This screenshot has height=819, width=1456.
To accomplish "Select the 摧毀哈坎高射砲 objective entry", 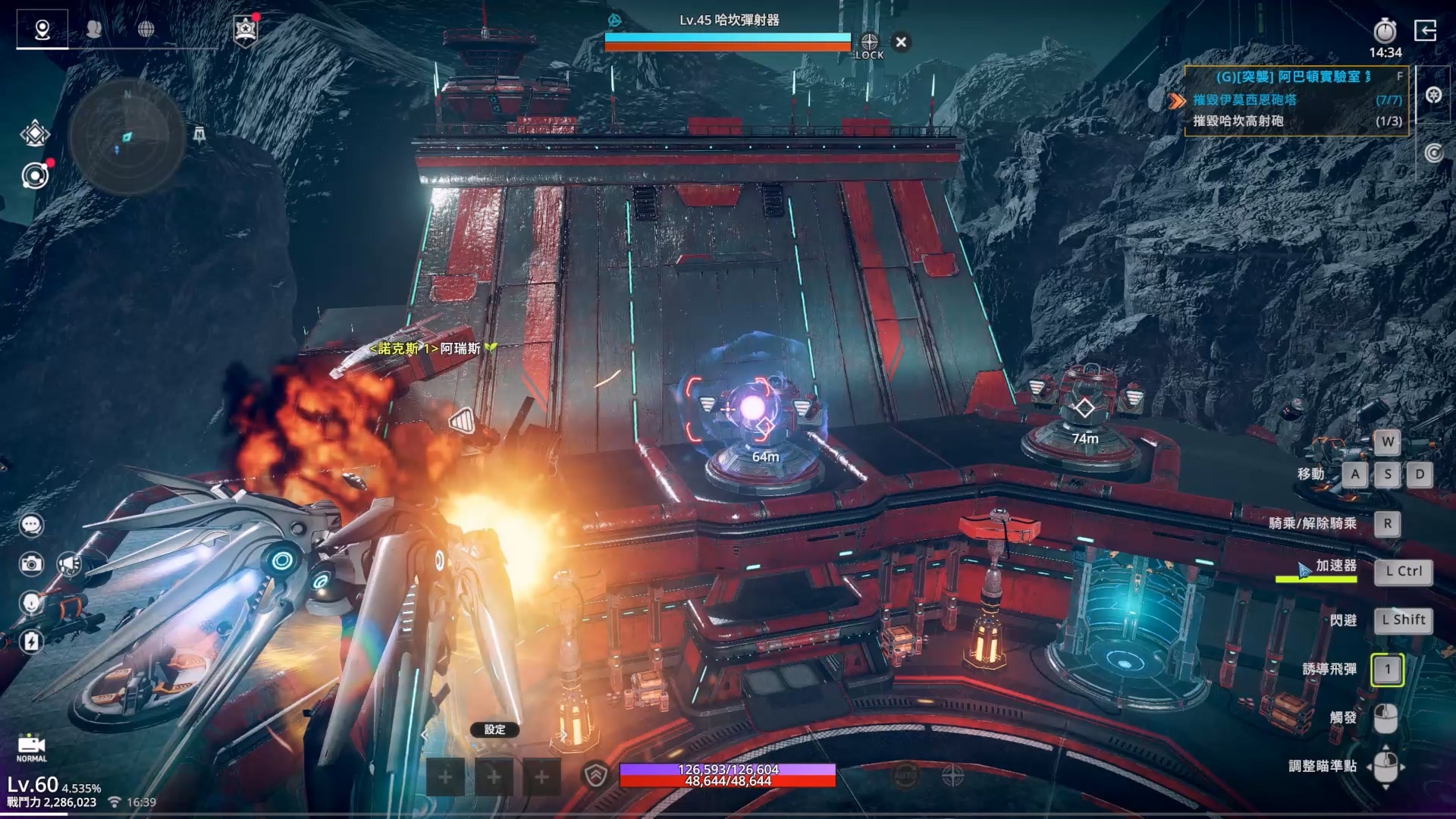I will click(1238, 121).
